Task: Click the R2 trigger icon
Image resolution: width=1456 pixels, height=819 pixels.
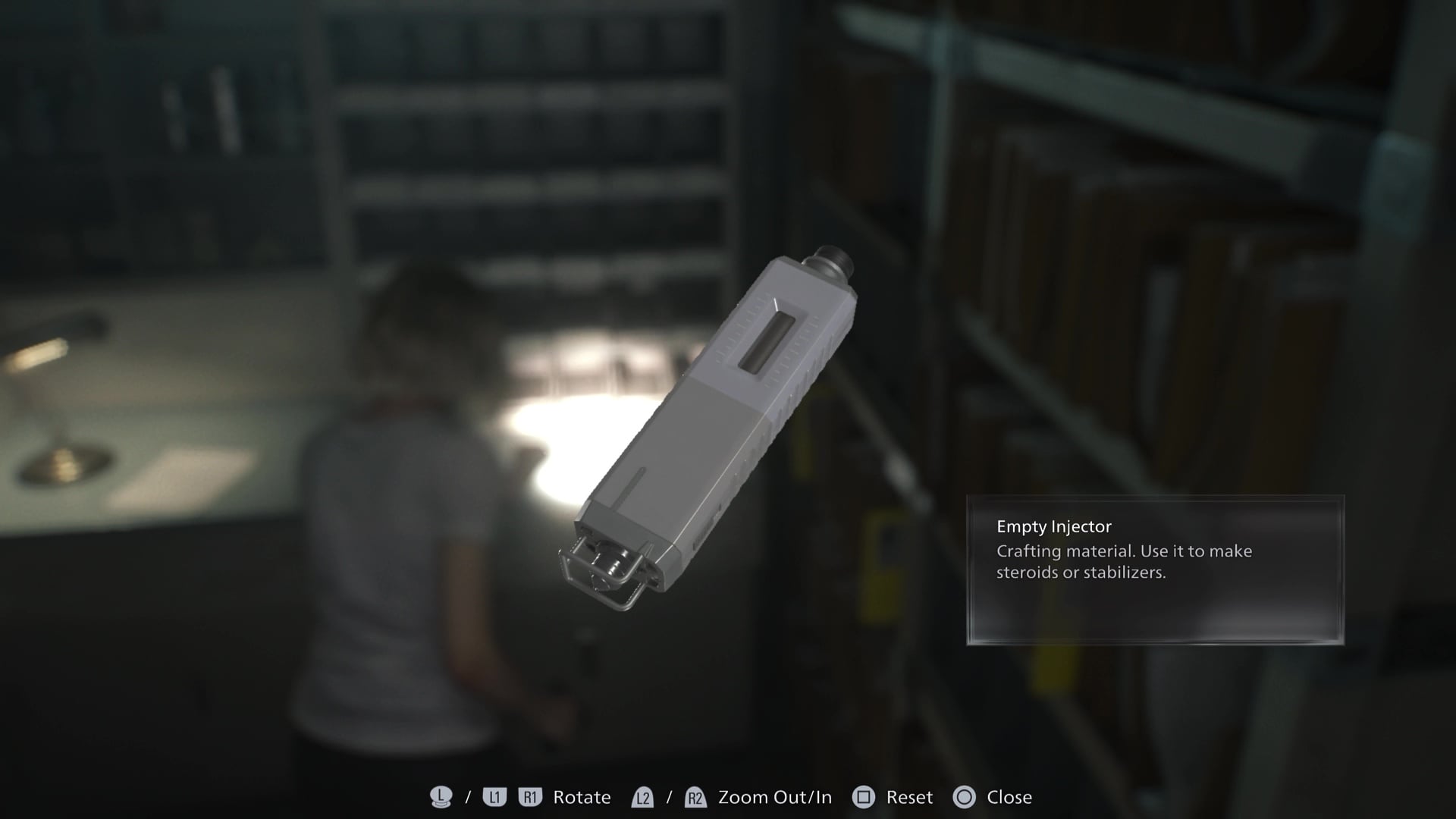Action: coord(695,797)
